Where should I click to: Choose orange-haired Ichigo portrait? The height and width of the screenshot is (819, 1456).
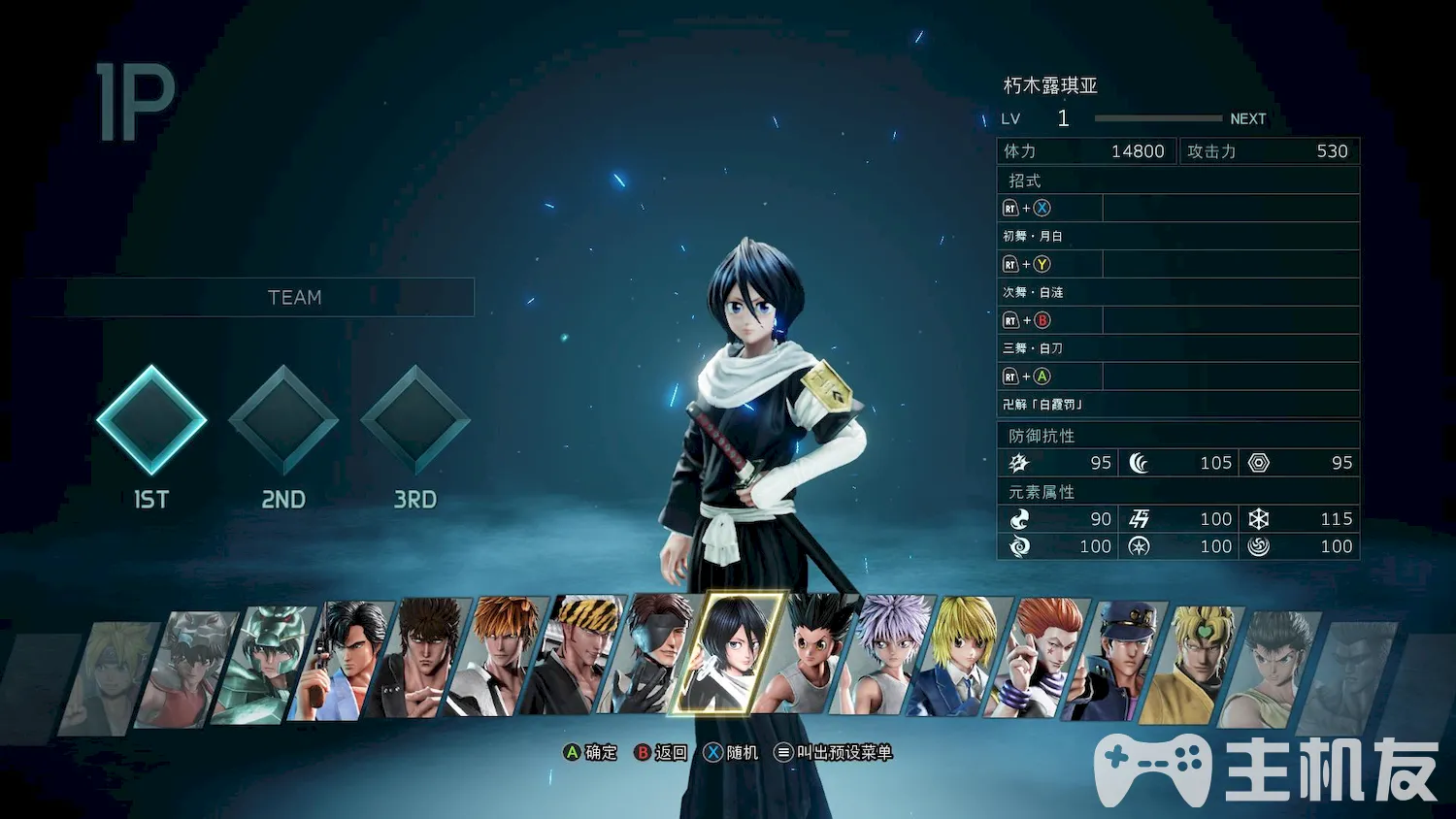tap(497, 658)
